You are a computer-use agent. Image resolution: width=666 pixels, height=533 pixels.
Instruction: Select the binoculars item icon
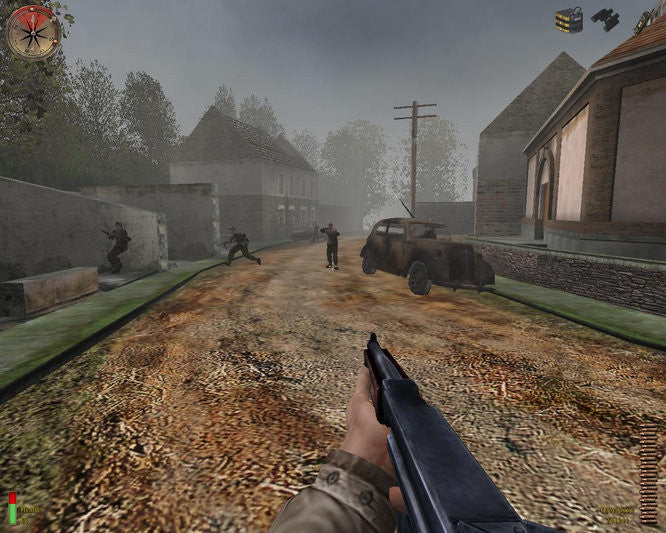605,19
